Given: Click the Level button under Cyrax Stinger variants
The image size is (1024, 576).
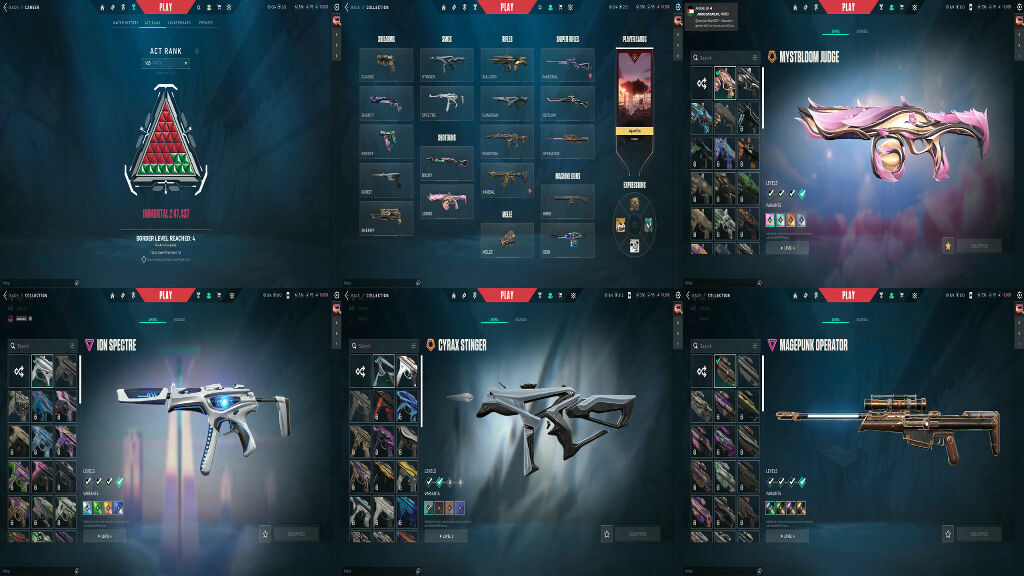Looking at the screenshot, I should click(445, 535).
